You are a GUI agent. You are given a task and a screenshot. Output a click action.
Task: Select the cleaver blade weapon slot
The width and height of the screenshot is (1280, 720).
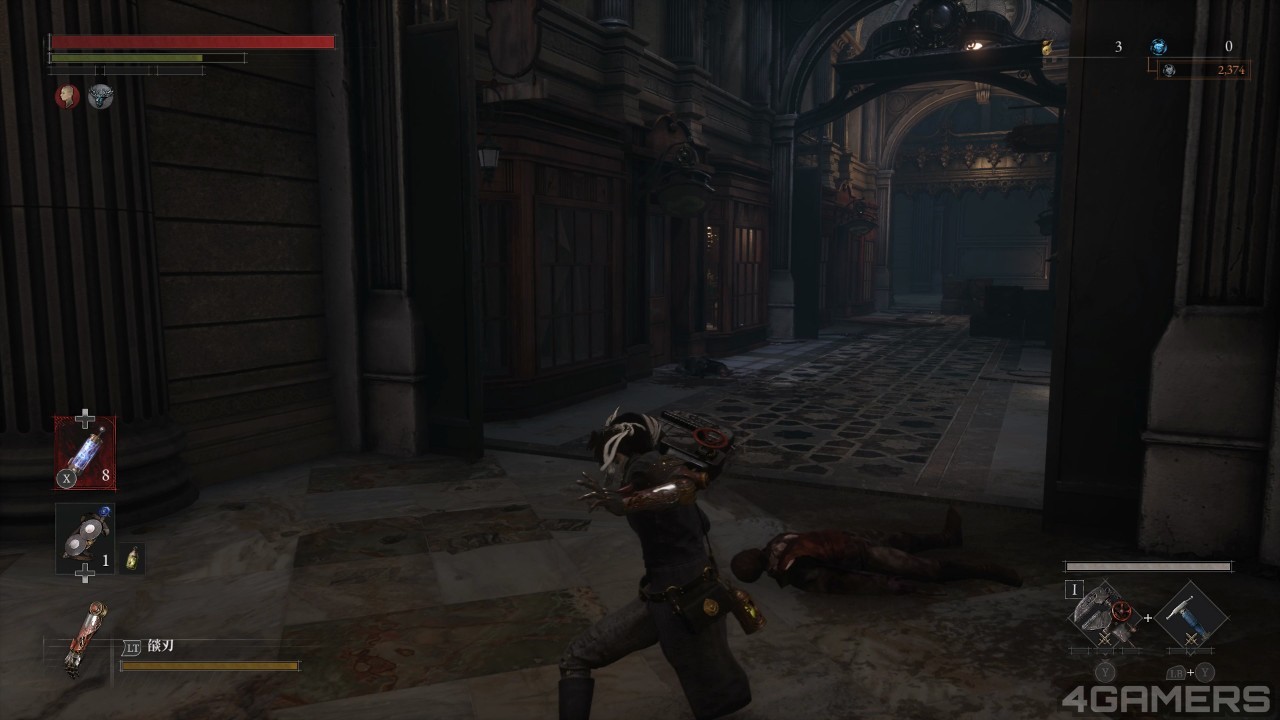click(1104, 615)
